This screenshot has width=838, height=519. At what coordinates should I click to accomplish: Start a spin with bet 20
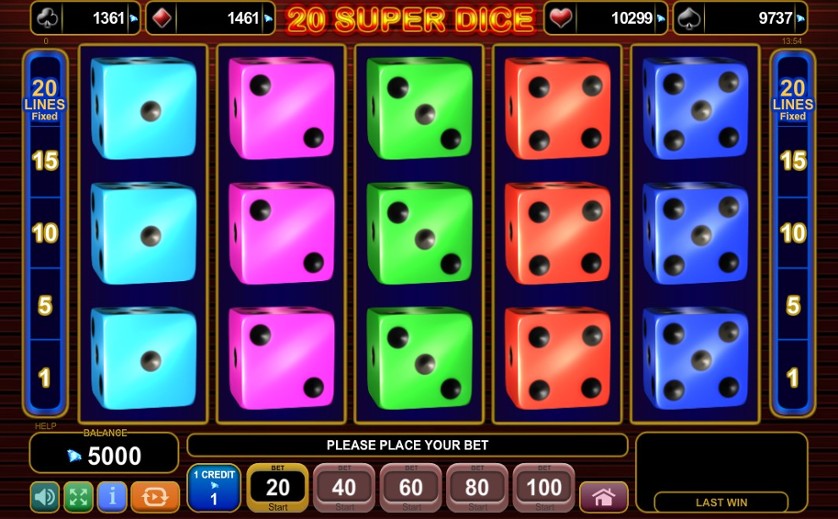[x=277, y=488]
